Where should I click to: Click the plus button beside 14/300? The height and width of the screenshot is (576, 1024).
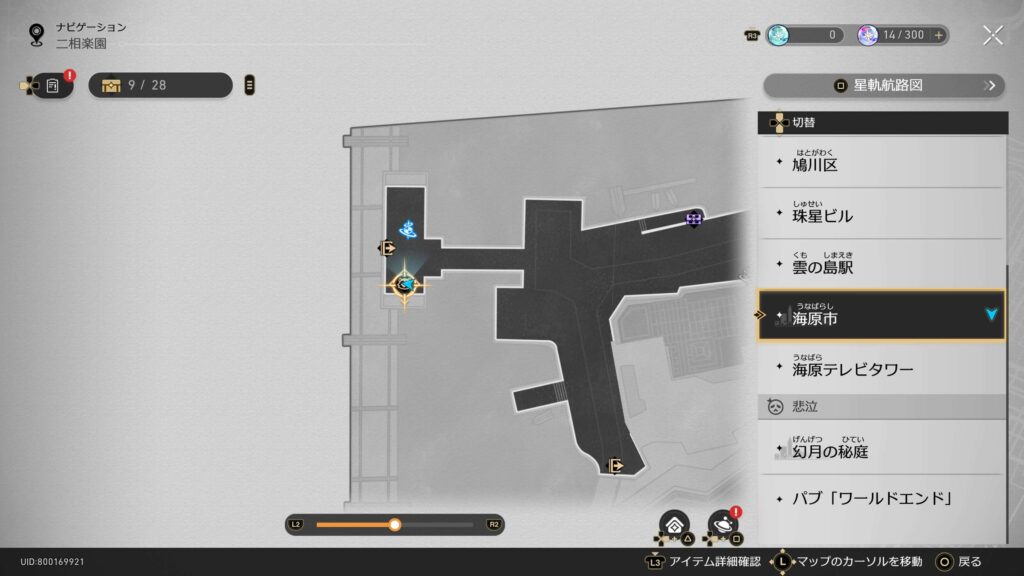(939, 35)
